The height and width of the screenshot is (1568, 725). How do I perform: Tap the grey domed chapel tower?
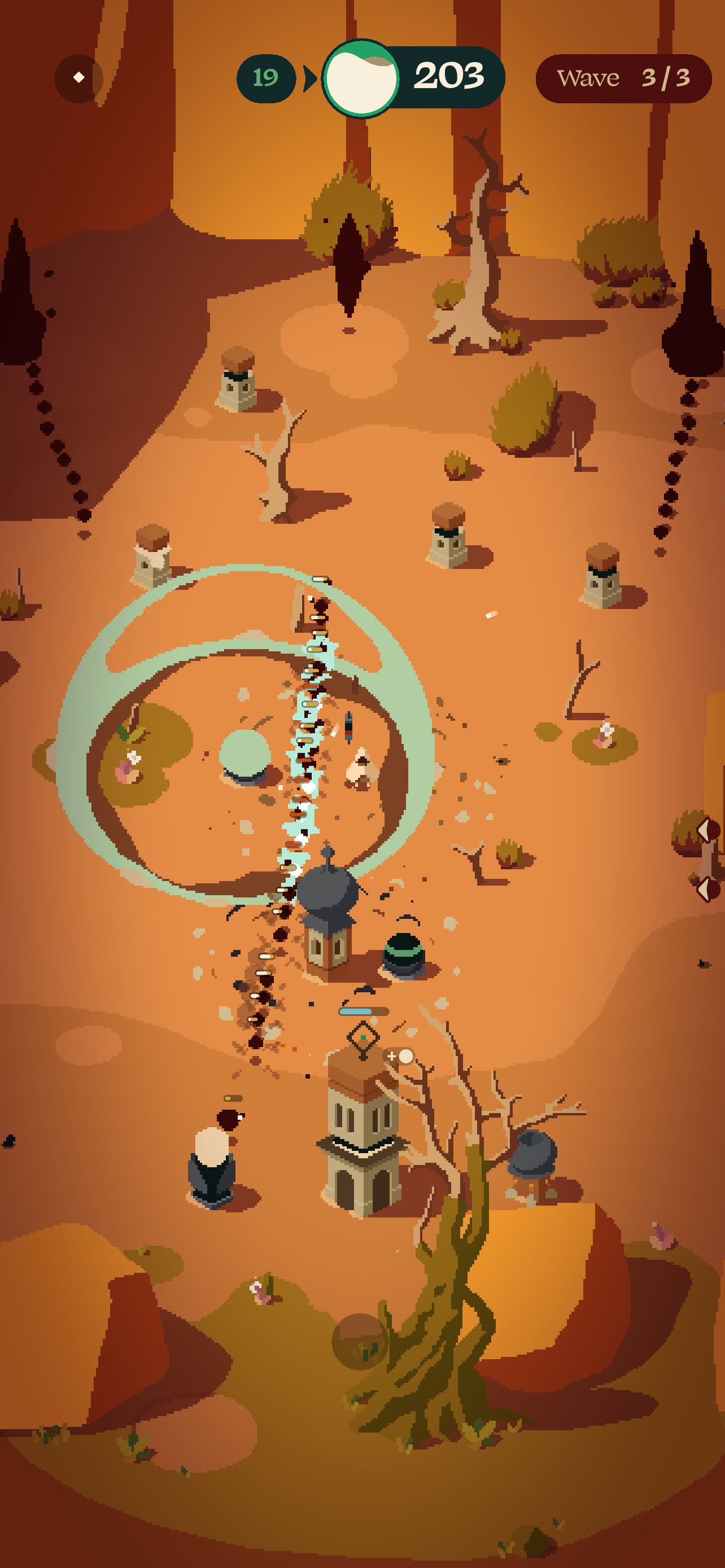(x=327, y=913)
